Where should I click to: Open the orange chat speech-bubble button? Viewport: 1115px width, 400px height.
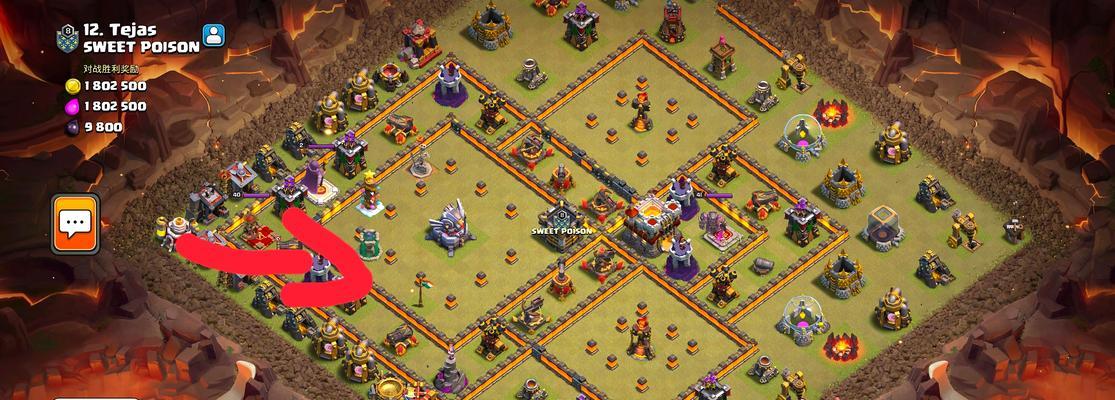[76, 223]
